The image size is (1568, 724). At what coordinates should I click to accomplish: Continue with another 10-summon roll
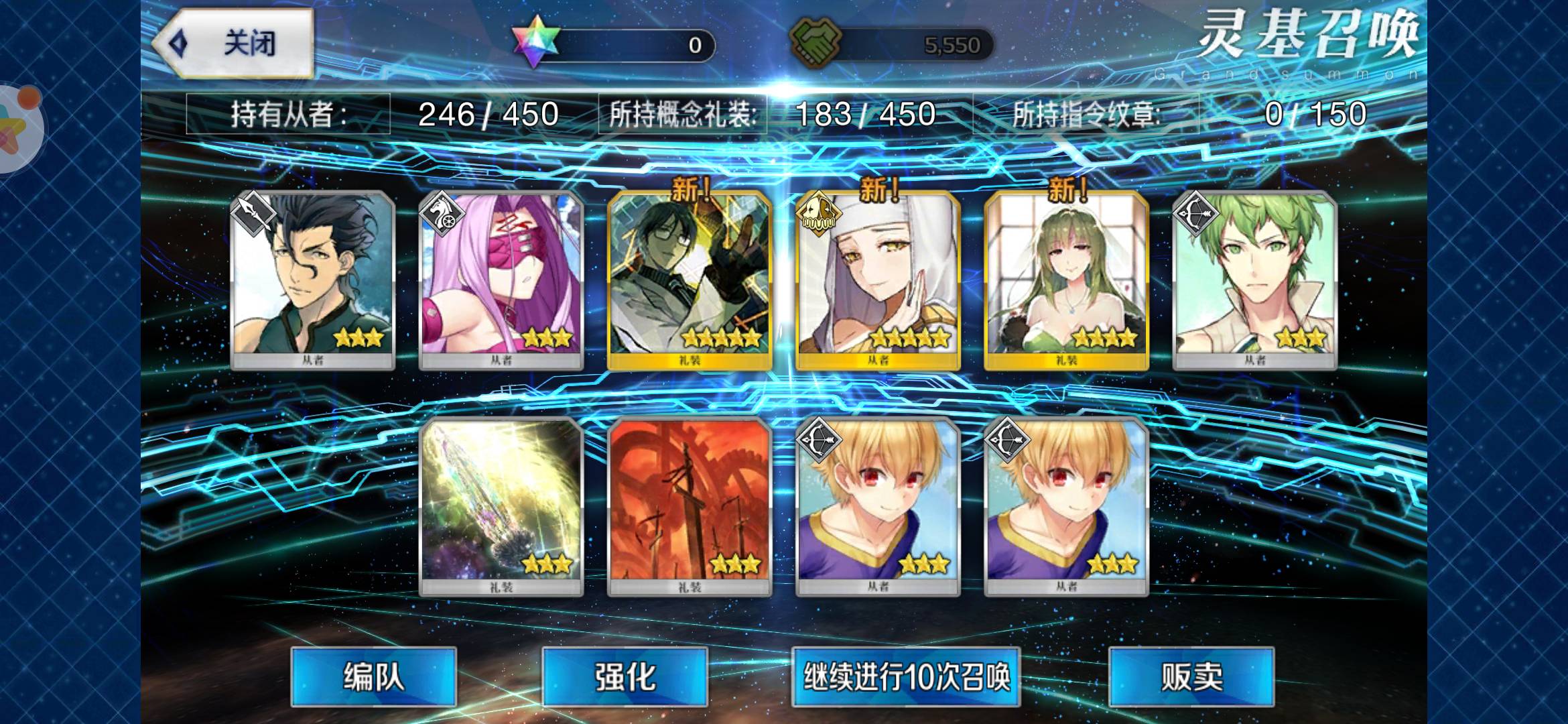906,676
